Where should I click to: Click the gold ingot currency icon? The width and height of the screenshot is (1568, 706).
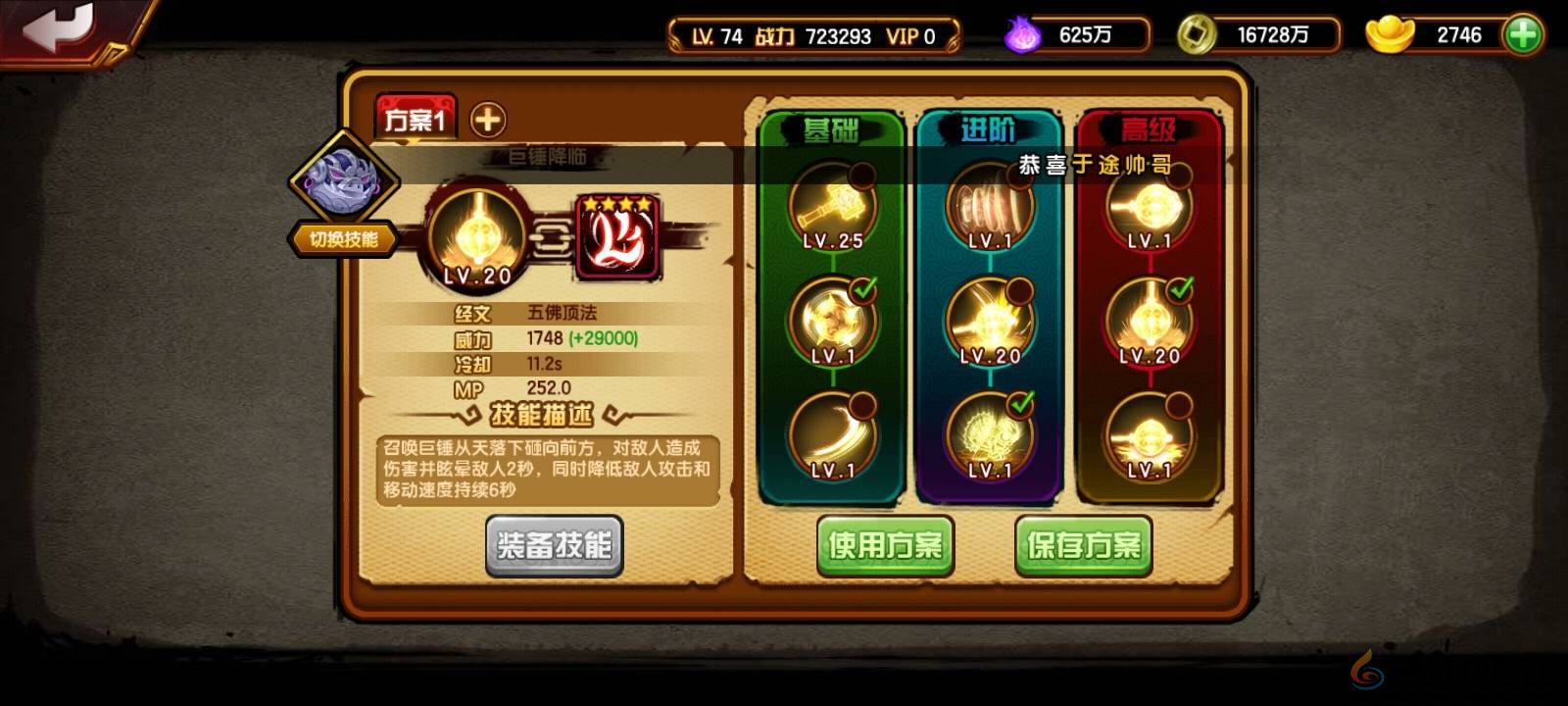[x=1391, y=32]
